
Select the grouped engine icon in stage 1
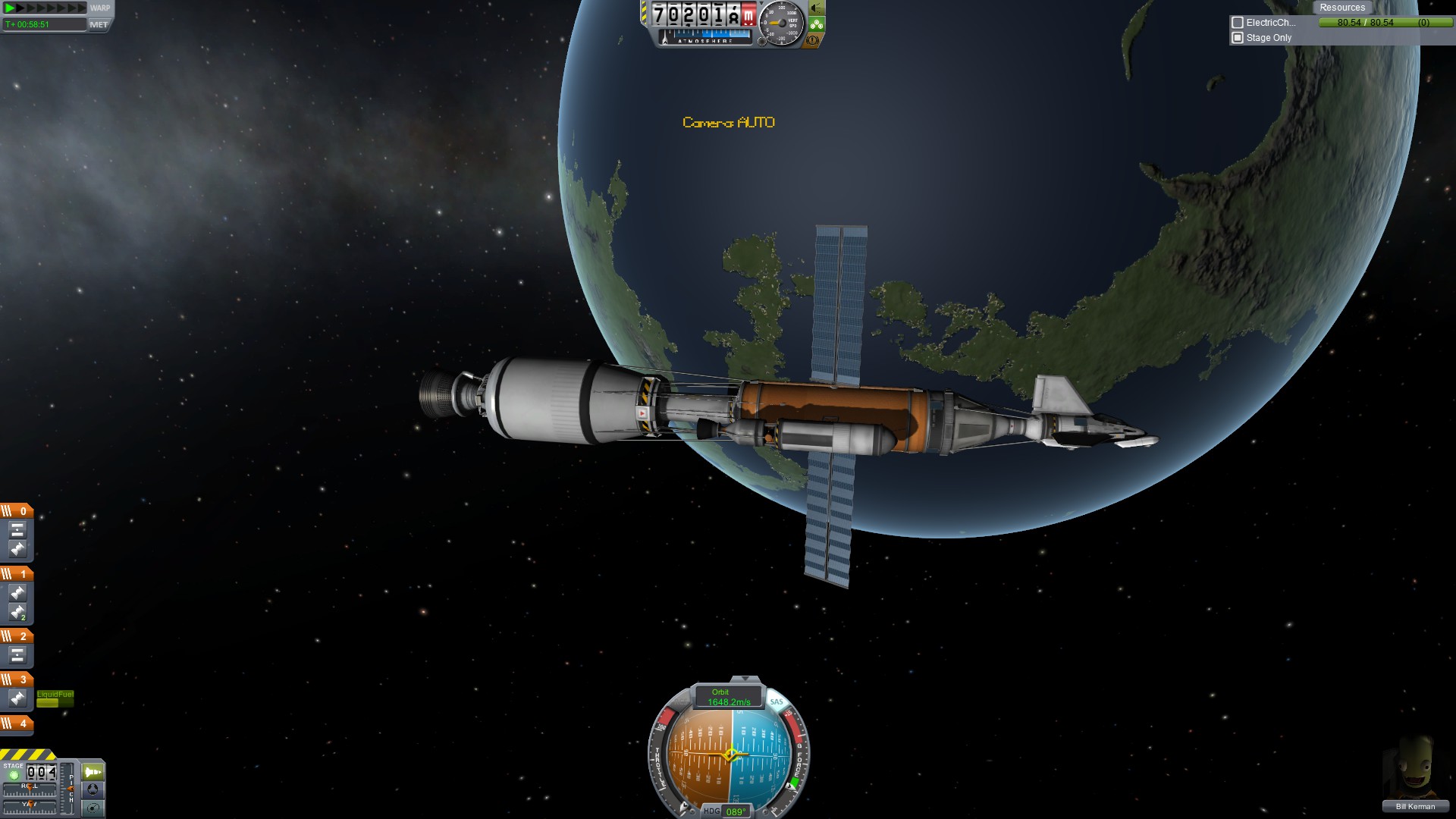tap(17, 612)
